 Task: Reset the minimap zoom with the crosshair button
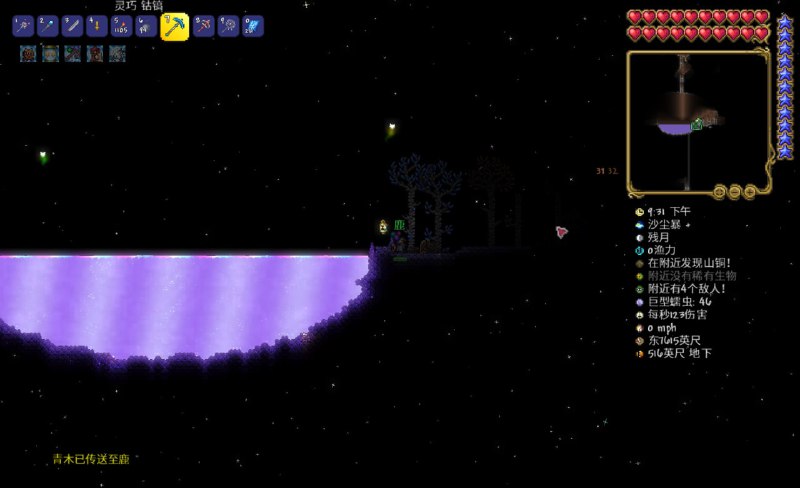click(x=718, y=191)
